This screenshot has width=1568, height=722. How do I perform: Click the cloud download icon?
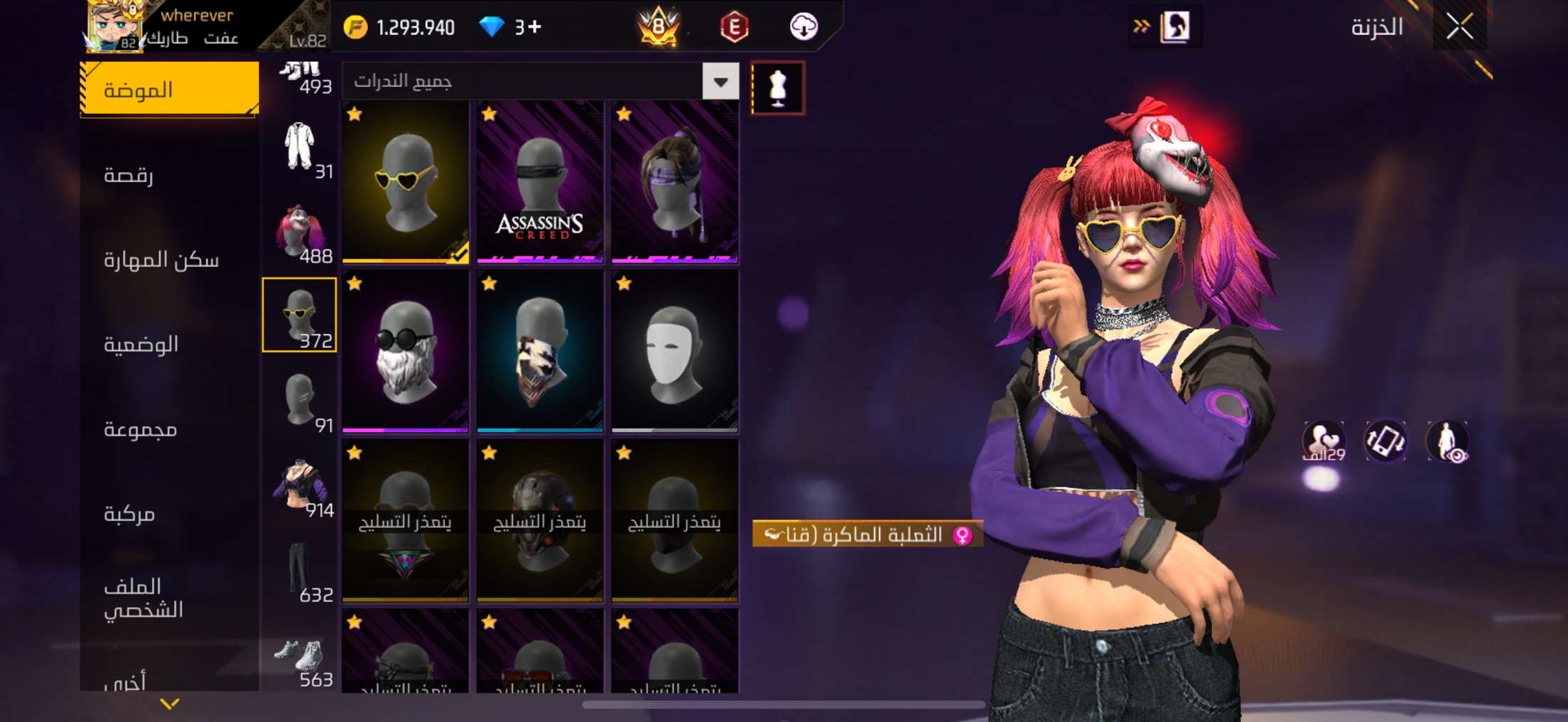click(x=804, y=27)
